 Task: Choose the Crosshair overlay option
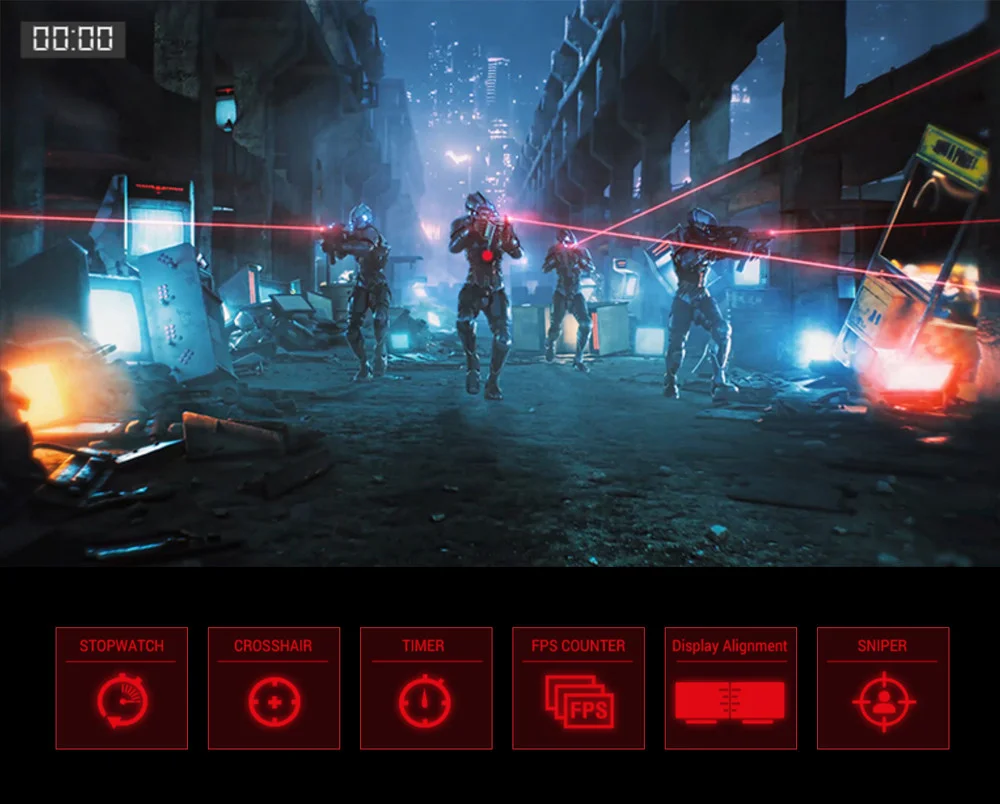[274, 688]
